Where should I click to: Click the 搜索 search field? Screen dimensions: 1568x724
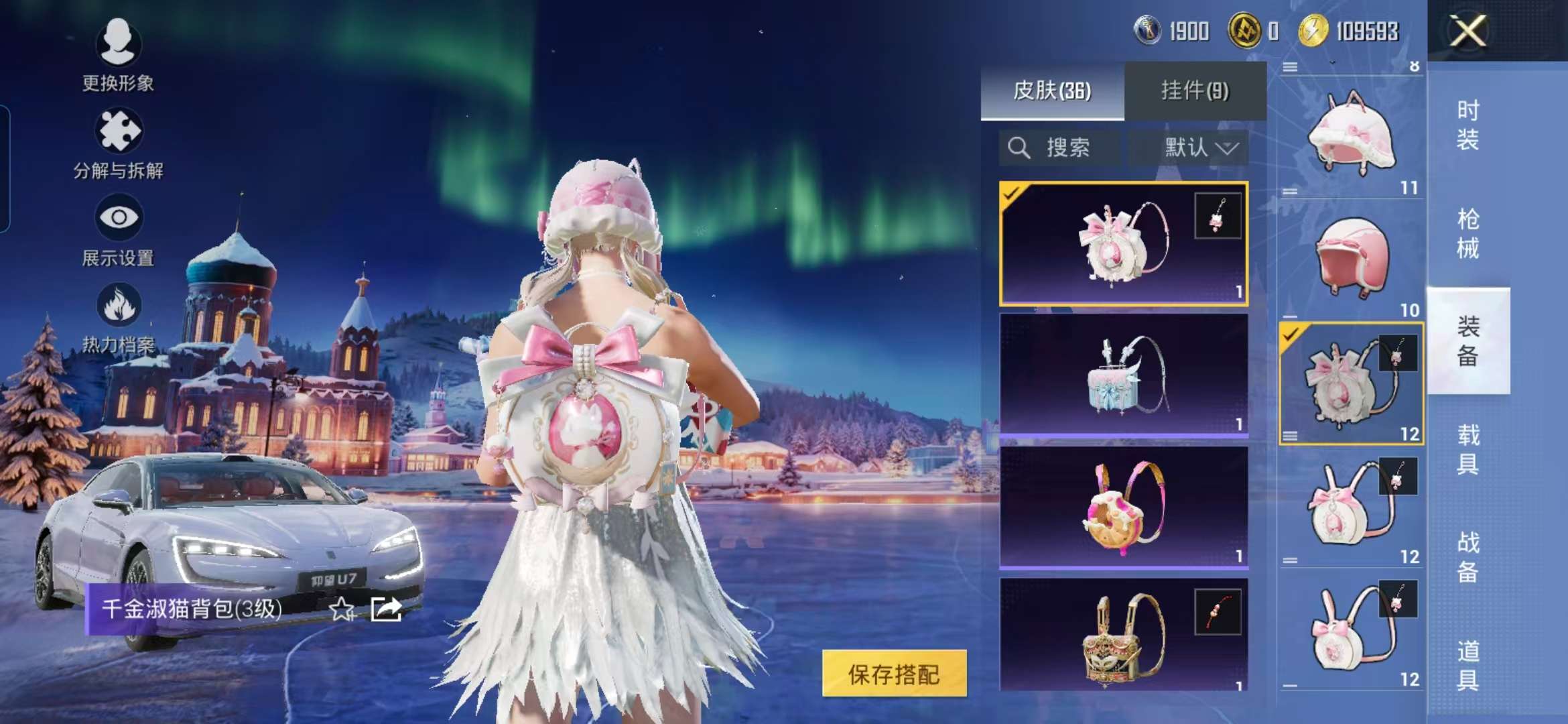1059,147
